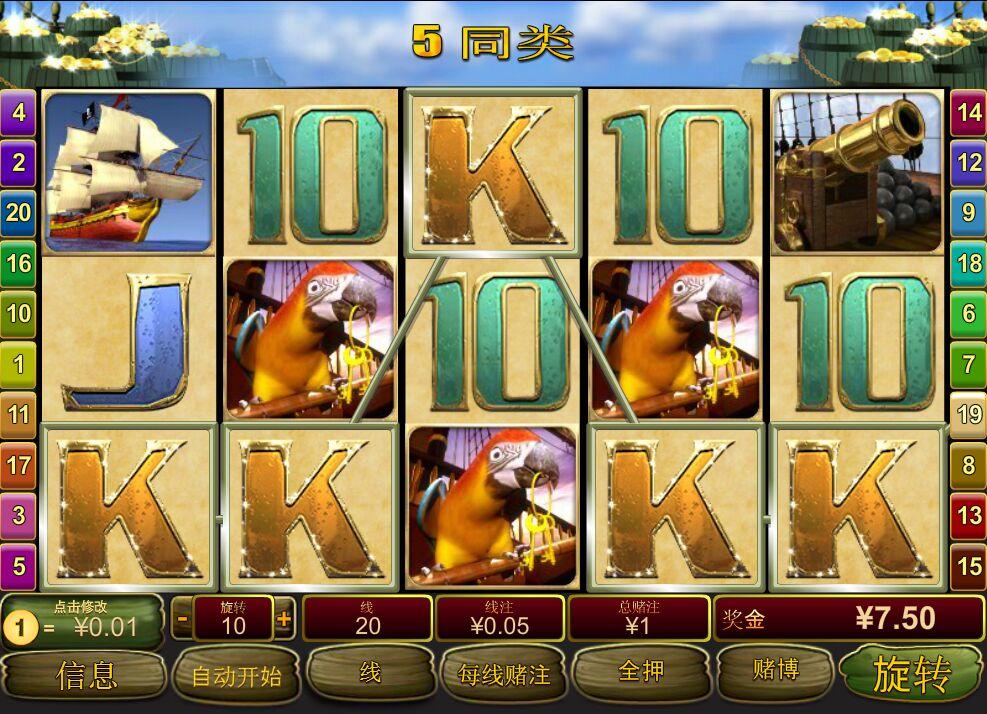Decrease auto spins with minus button
987x714 pixels.
pos(182,619)
